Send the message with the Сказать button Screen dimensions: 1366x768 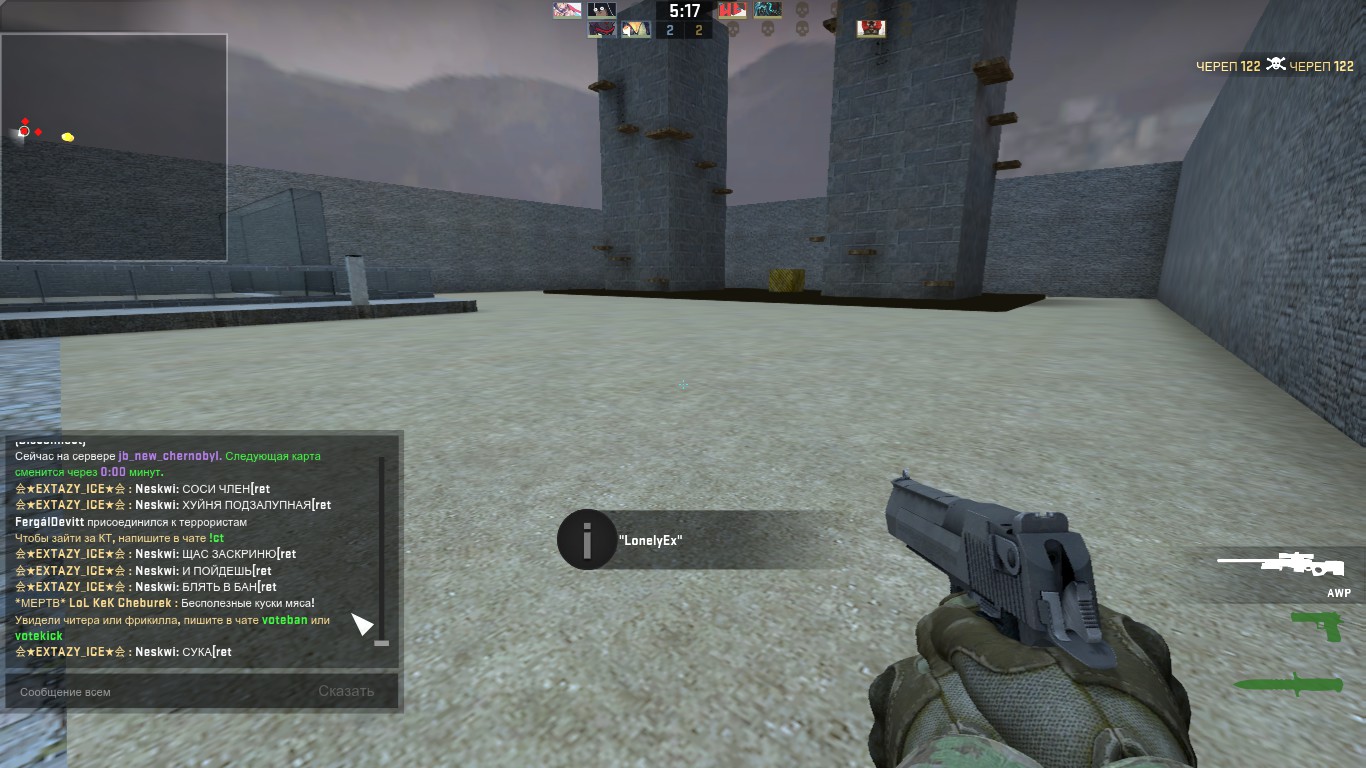pos(346,691)
